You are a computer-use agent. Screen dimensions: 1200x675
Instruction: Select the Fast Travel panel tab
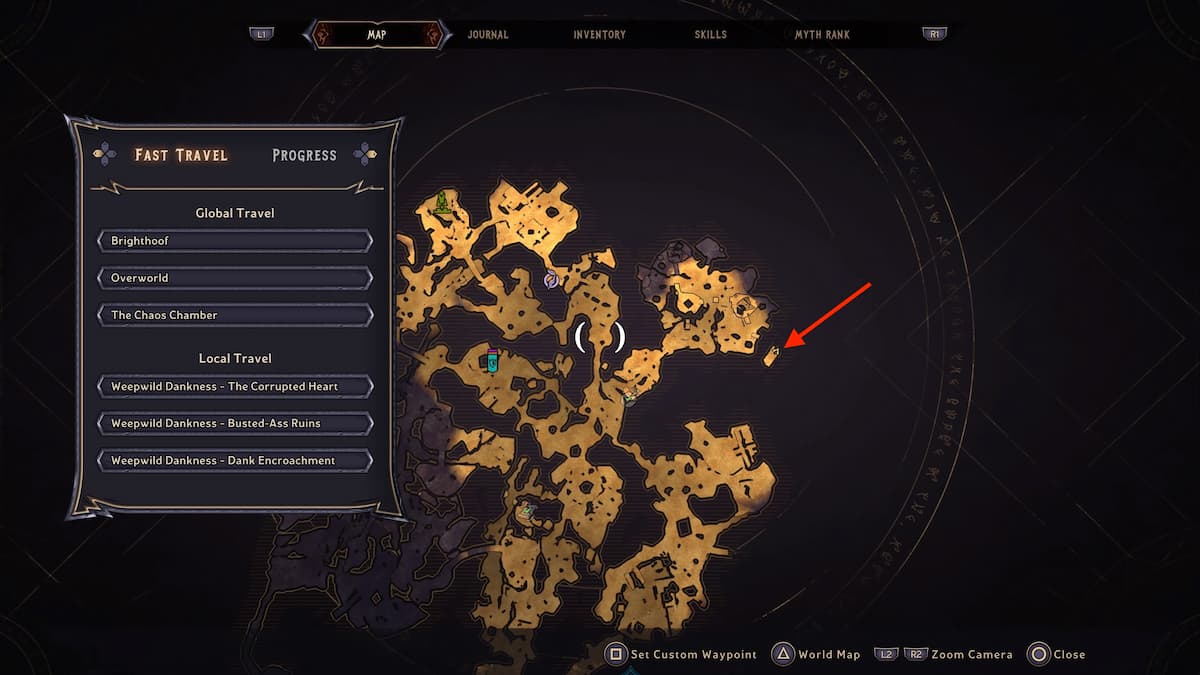pyautogui.click(x=181, y=155)
